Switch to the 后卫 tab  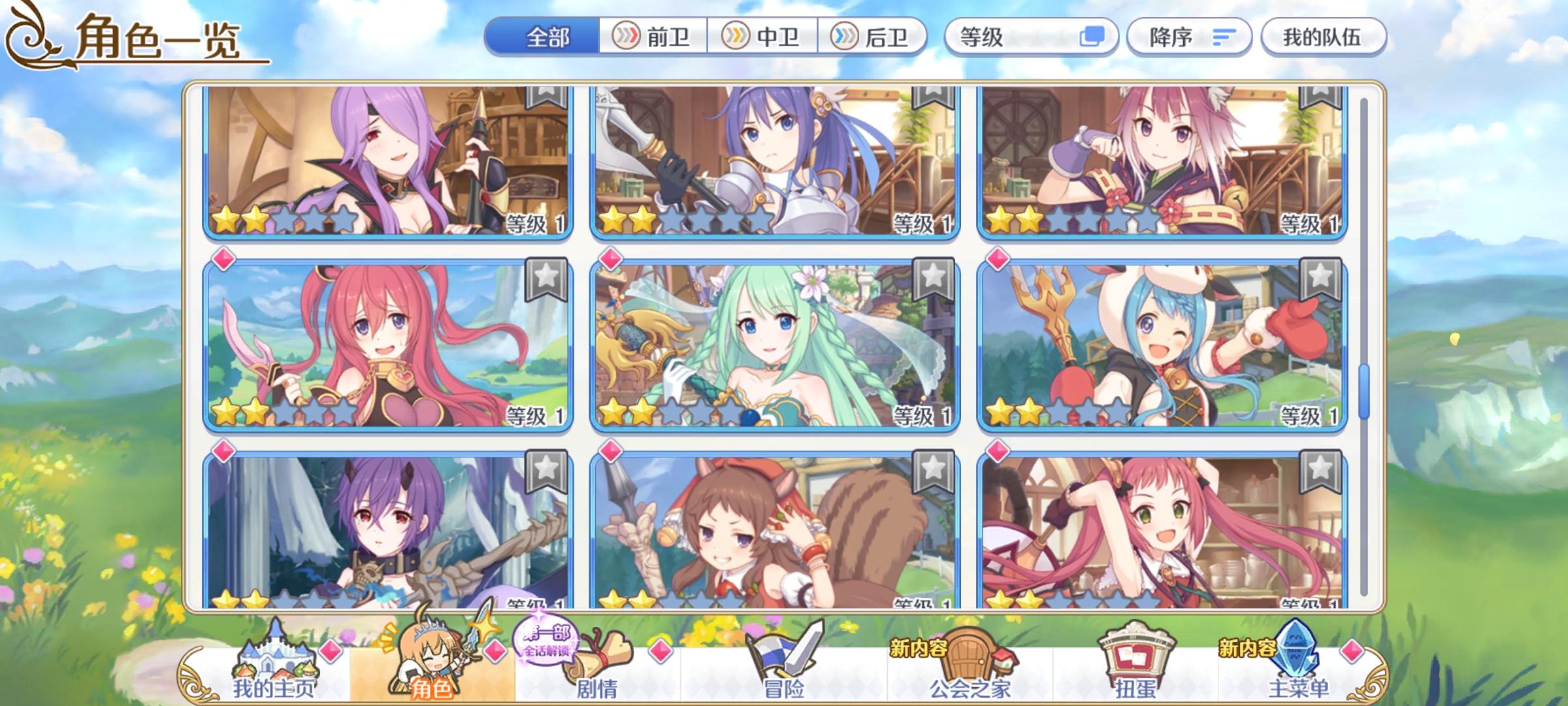871,37
